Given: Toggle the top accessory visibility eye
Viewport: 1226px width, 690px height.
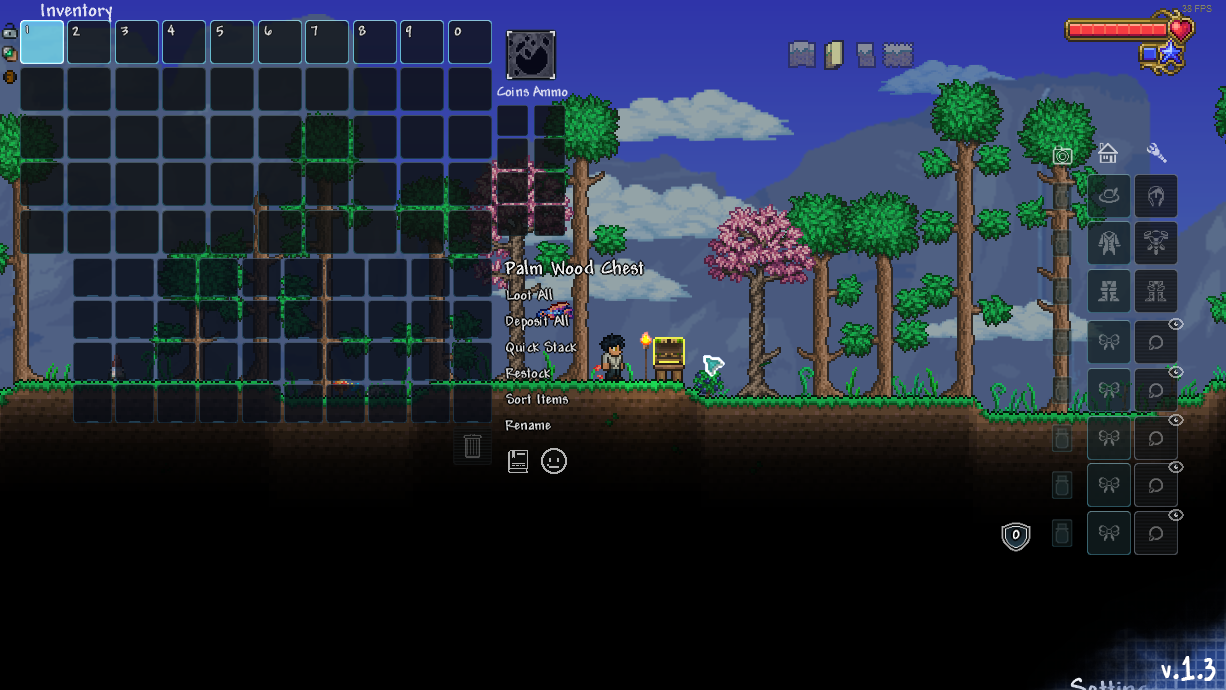Looking at the screenshot, I should pos(1176,324).
